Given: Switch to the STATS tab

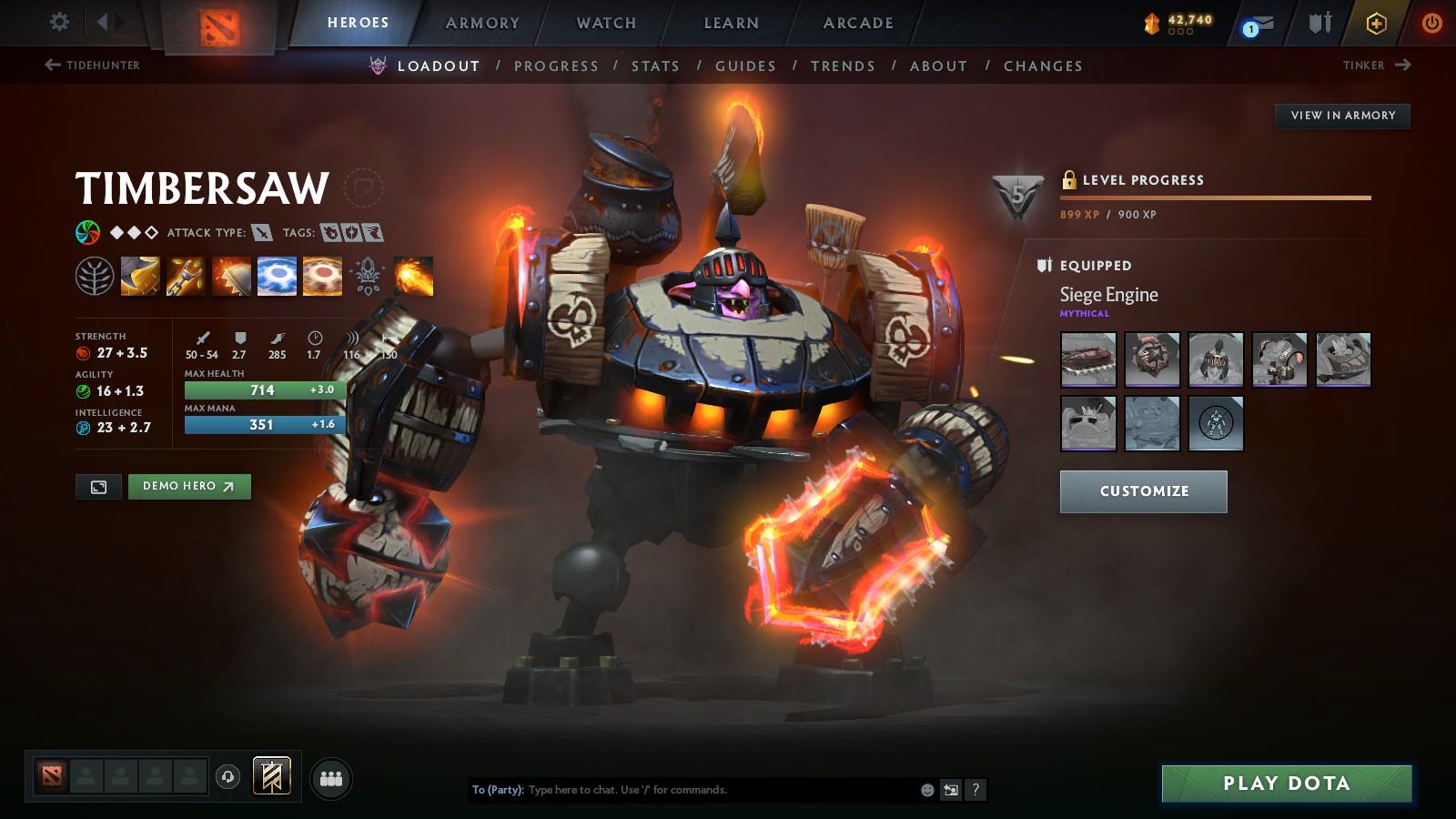Looking at the screenshot, I should pyautogui.click(x=657, y=66).
